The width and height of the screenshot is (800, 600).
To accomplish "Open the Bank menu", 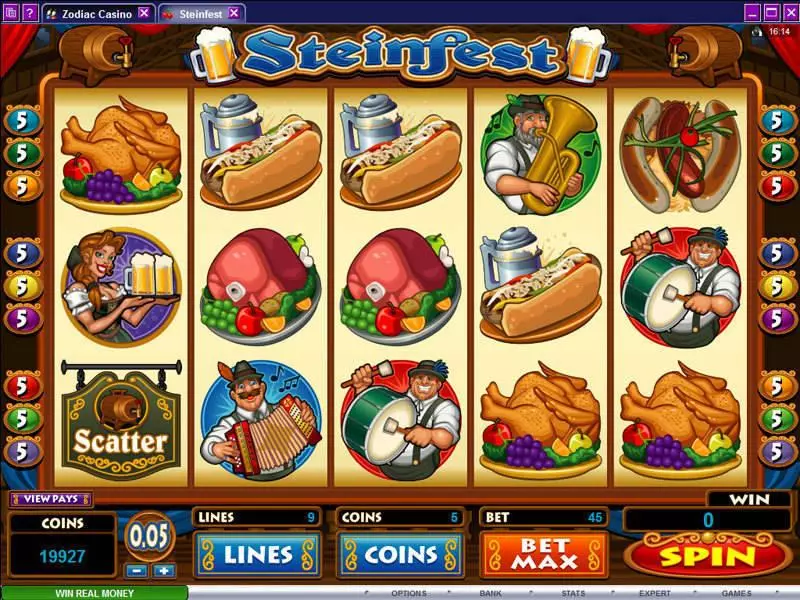I will [490, 593].
